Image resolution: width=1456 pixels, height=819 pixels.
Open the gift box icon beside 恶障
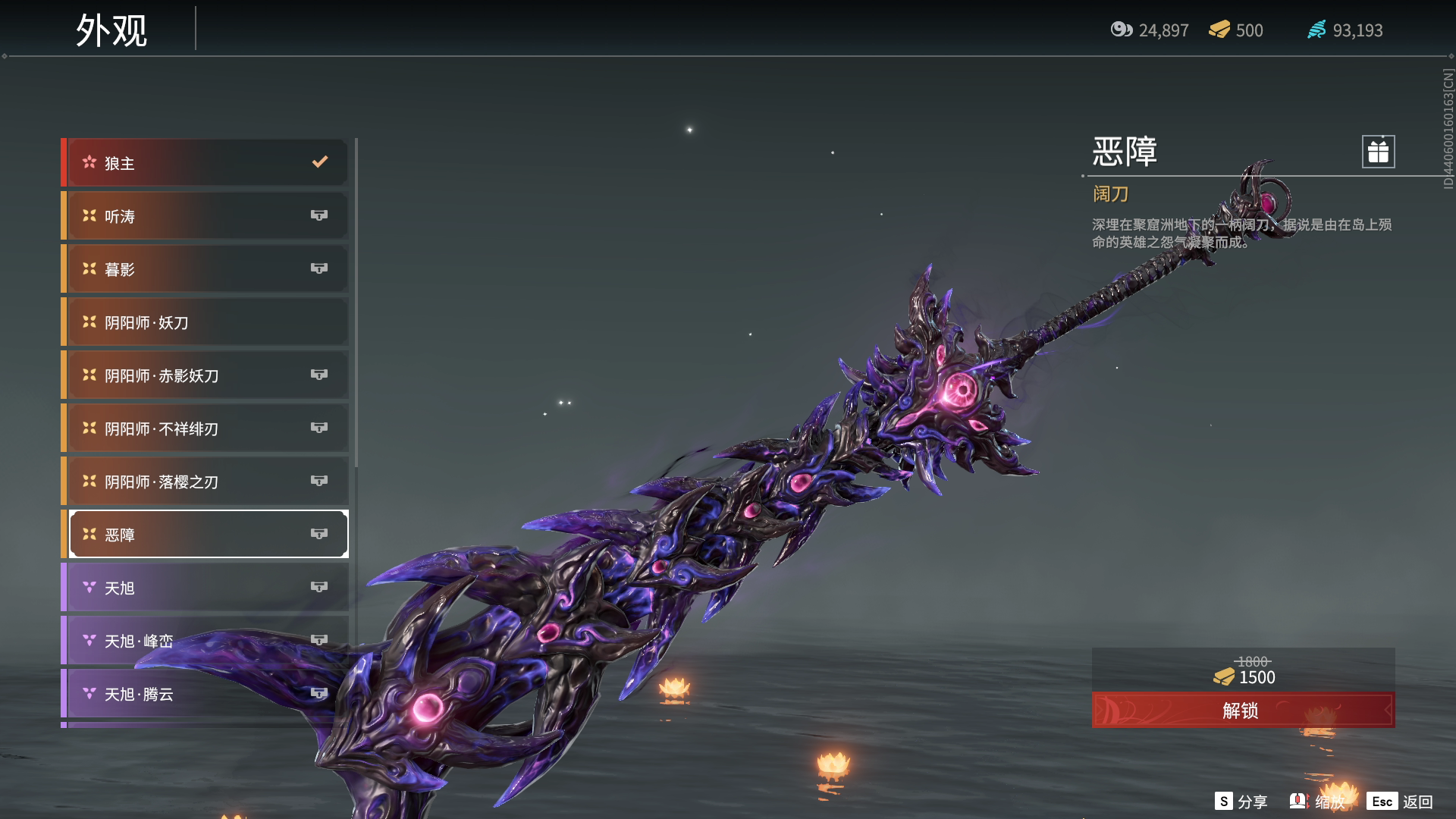tap(1378, 152)
